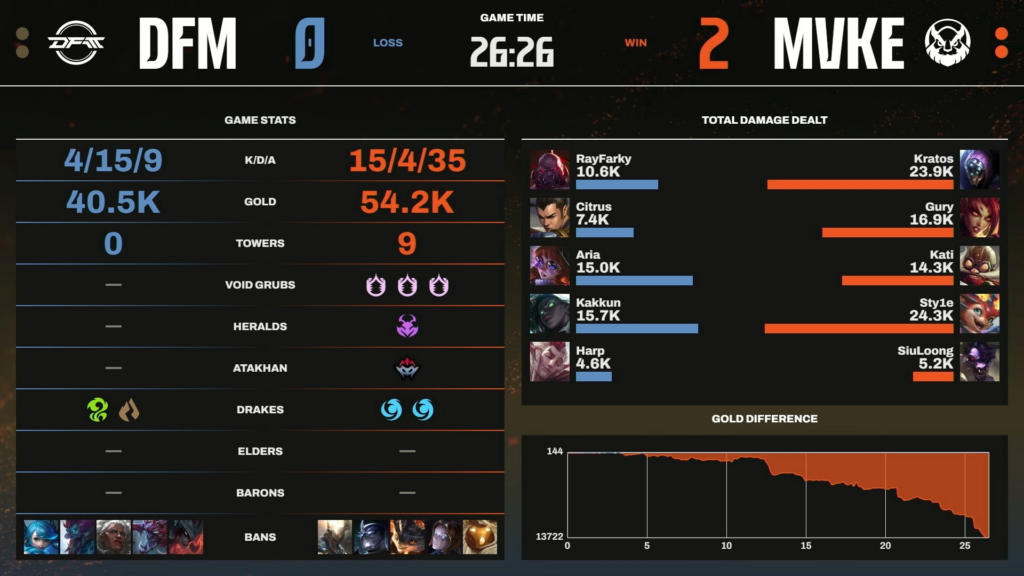Click MVKE's Herald icon
This screenshot has width=1024, height=576.
(407, 326)
